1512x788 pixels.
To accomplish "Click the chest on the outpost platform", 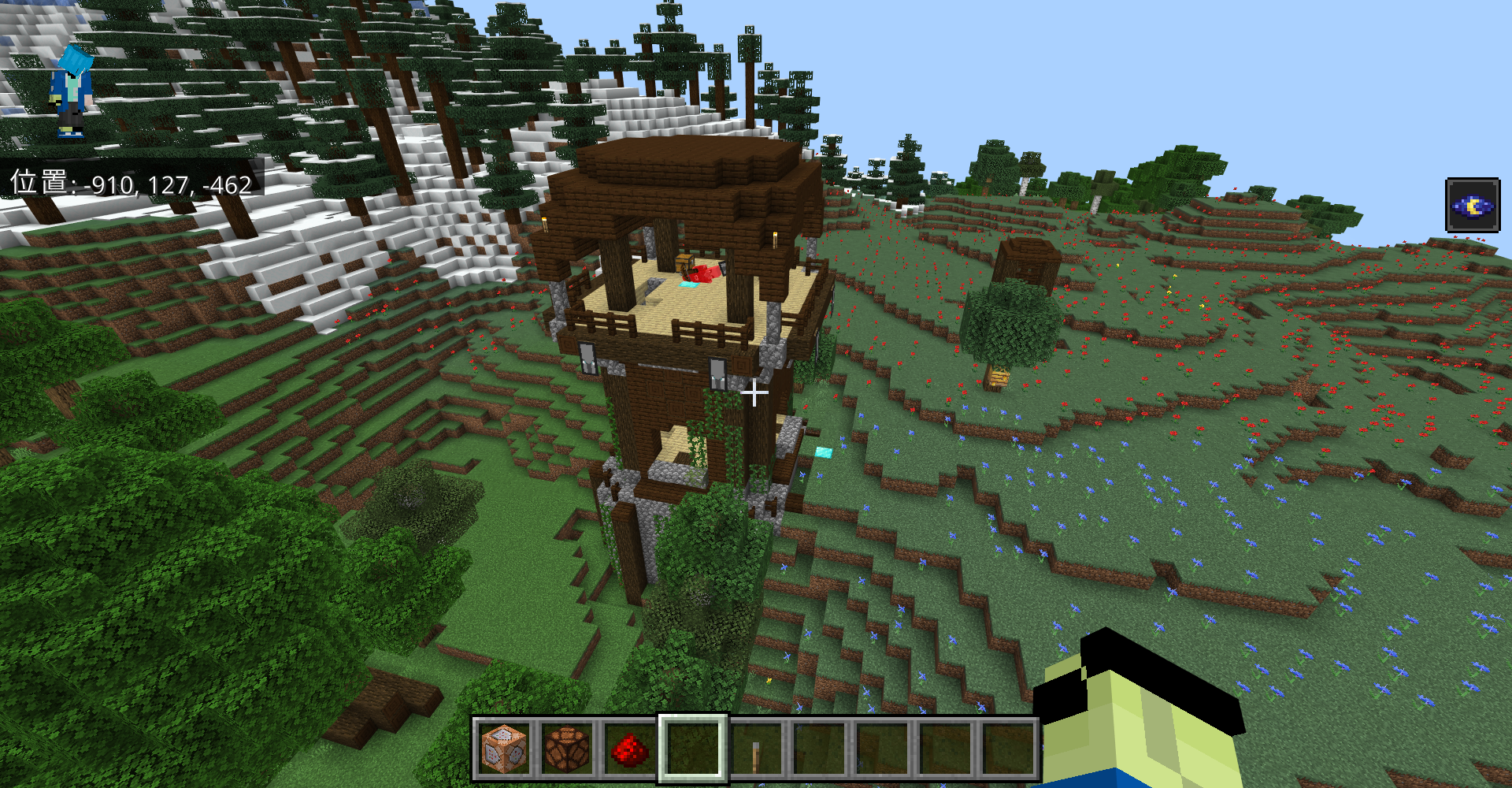I will tap(684, 263).
